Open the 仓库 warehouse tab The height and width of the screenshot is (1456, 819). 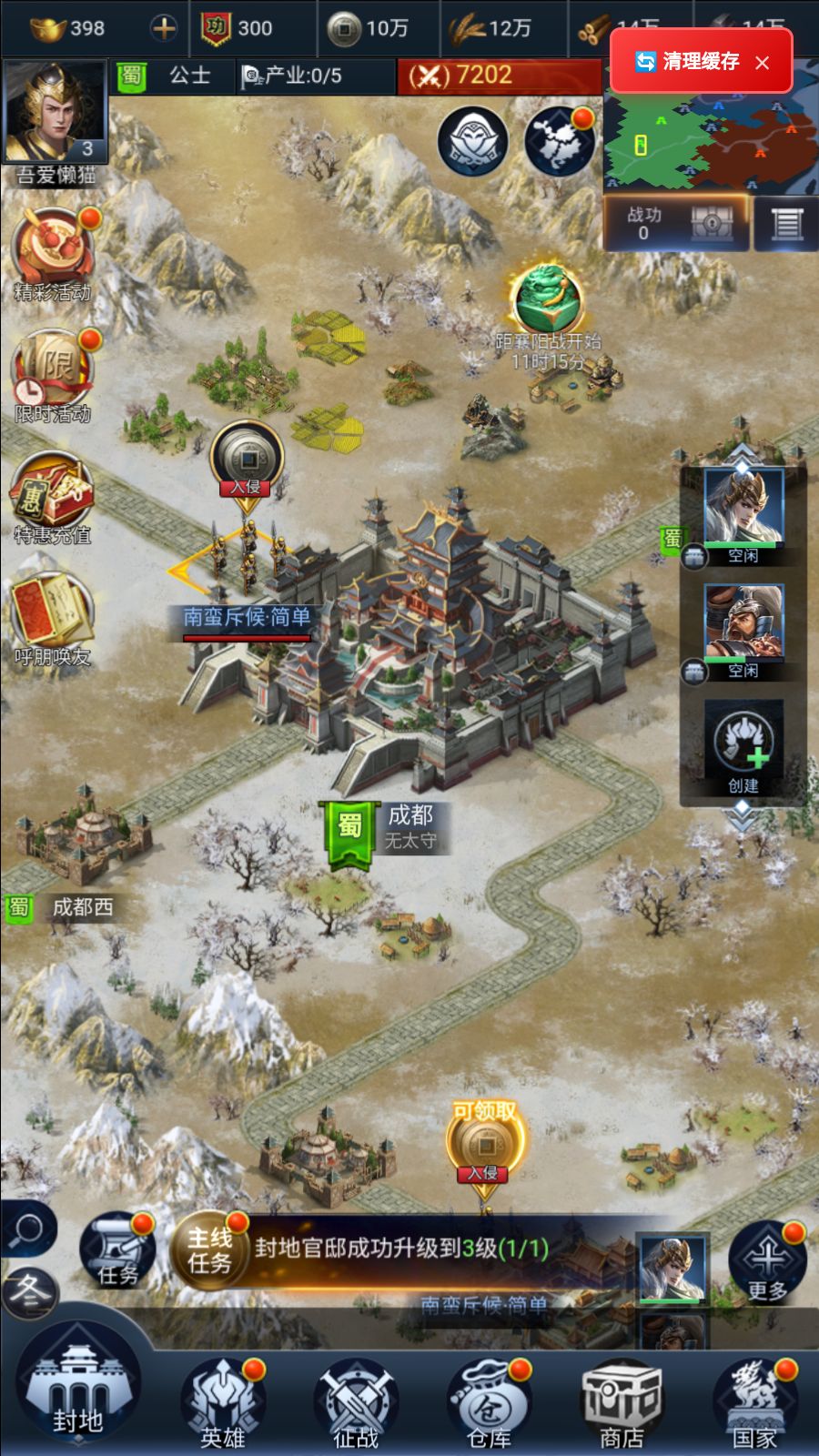489,1401
